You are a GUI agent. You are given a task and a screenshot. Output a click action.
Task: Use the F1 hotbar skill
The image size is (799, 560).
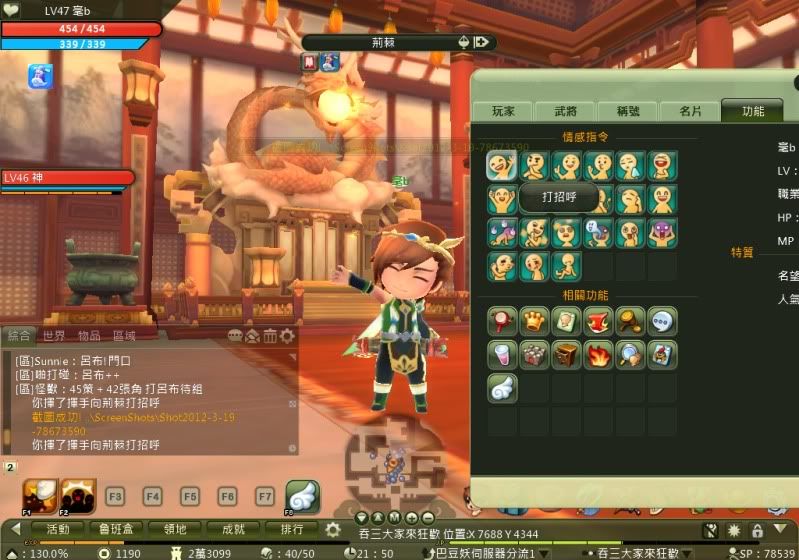[x=39, y=495]
